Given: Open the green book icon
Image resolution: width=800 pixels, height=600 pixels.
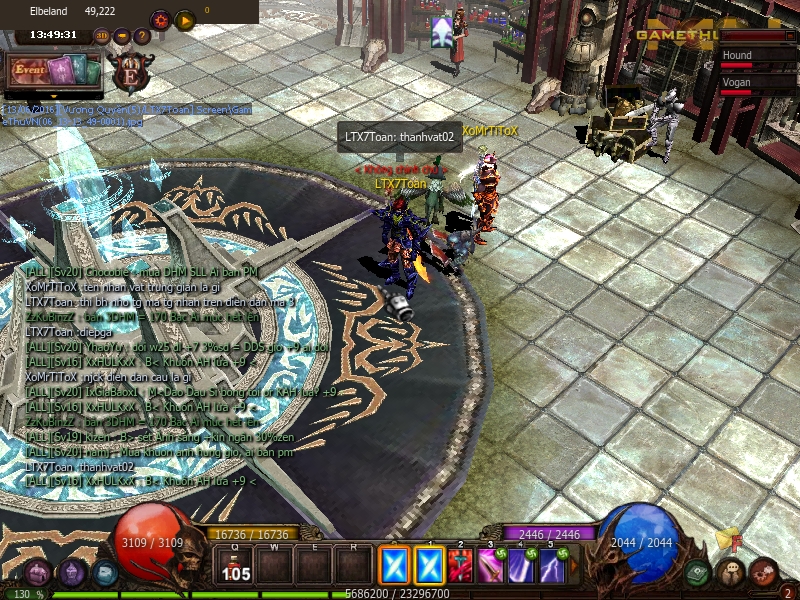Looking at the screenshot, I should click(699, 573).
